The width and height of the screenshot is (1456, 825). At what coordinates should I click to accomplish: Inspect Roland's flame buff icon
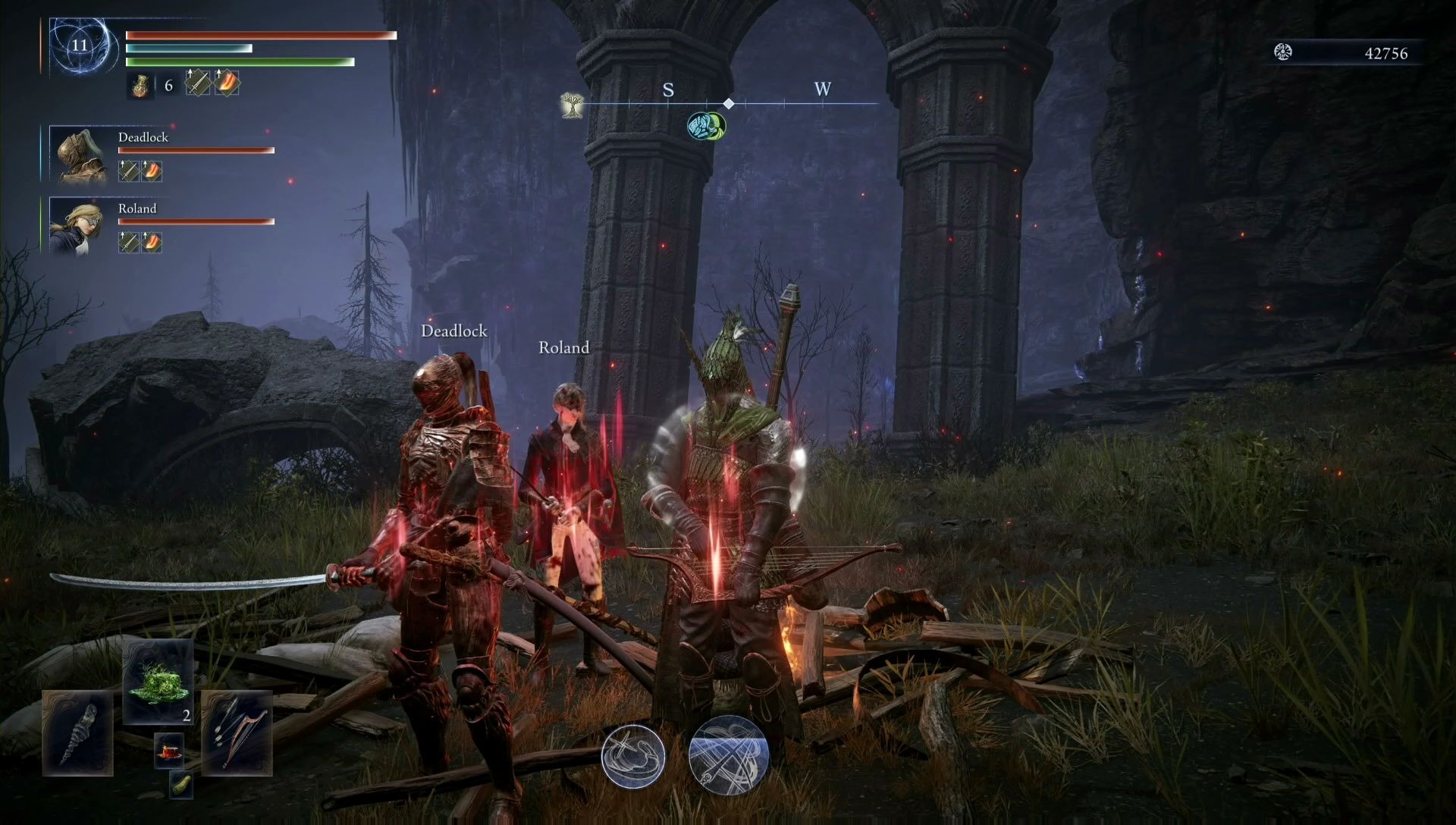(152, 242)
